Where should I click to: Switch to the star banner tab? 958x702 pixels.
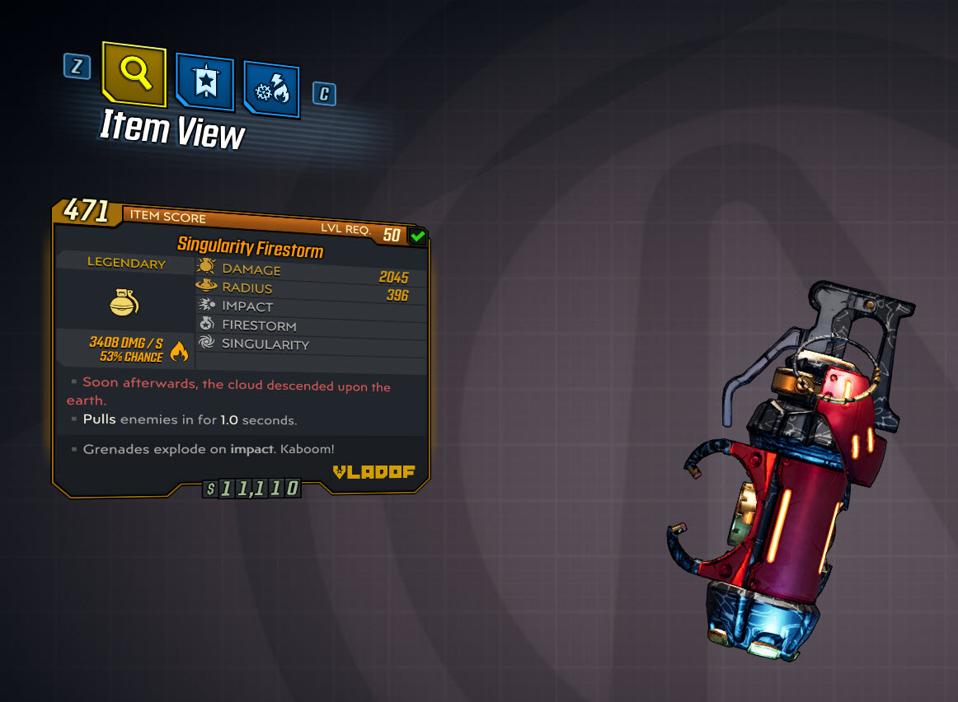click(205, 82)
